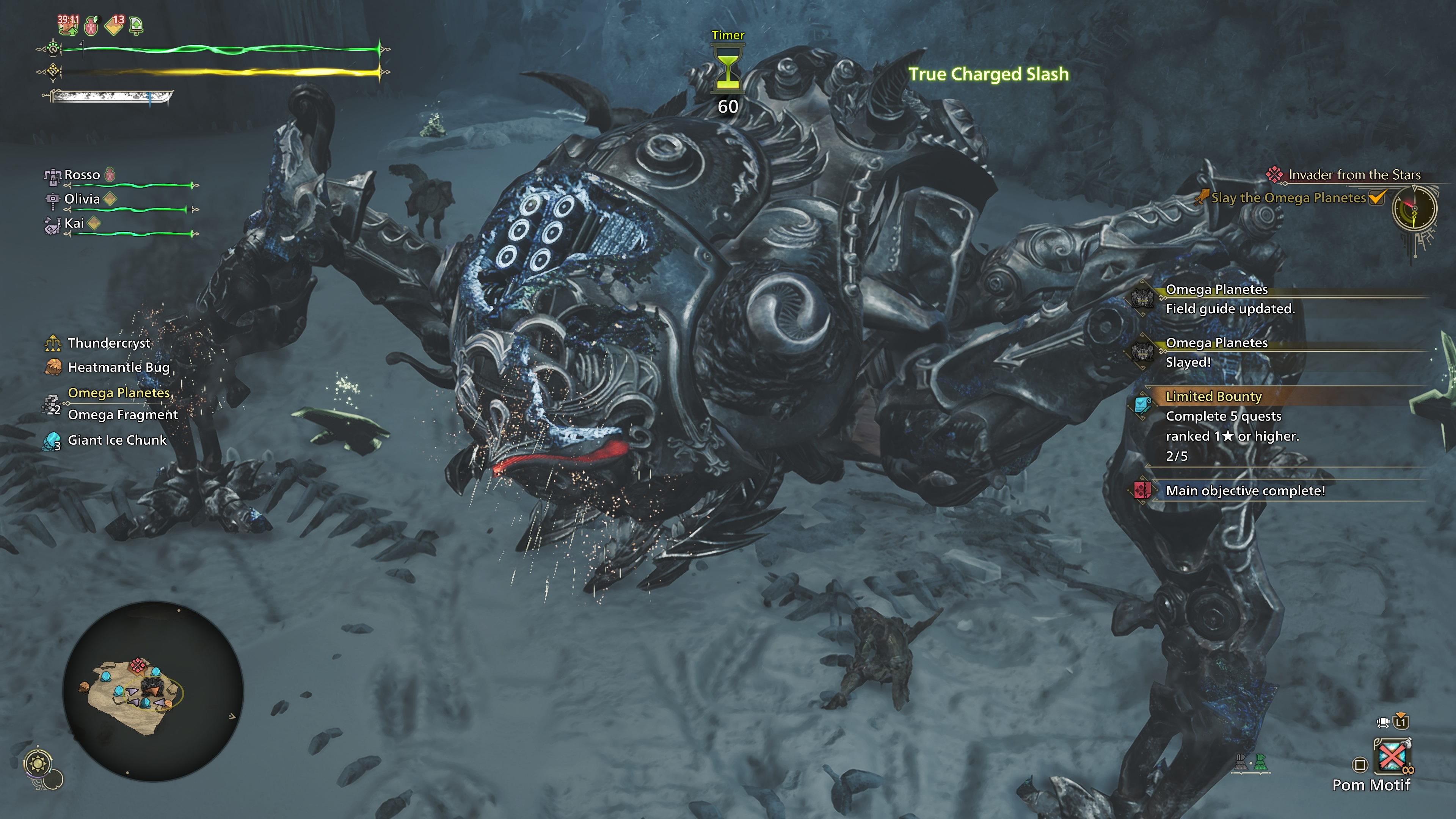Select the Giant Ice Chunk loot entry
Image resolution: width=1456 pixels, height=819 pixels.
click(x=117, y=440)
